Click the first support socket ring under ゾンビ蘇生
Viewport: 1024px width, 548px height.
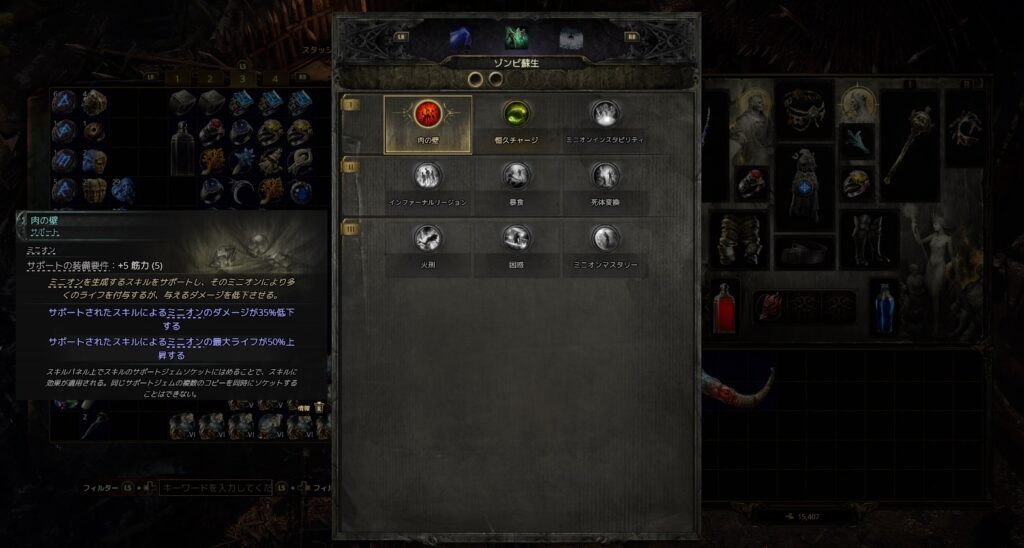point(476,78)
